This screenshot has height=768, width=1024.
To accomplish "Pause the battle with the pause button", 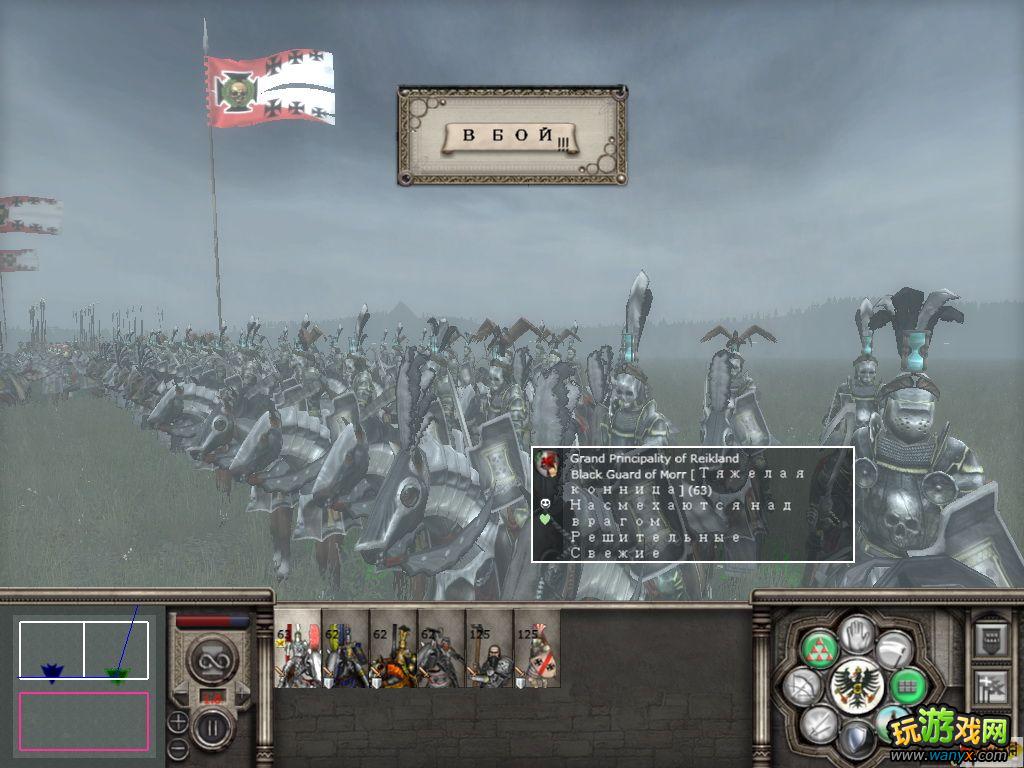I will pos(212,728).
